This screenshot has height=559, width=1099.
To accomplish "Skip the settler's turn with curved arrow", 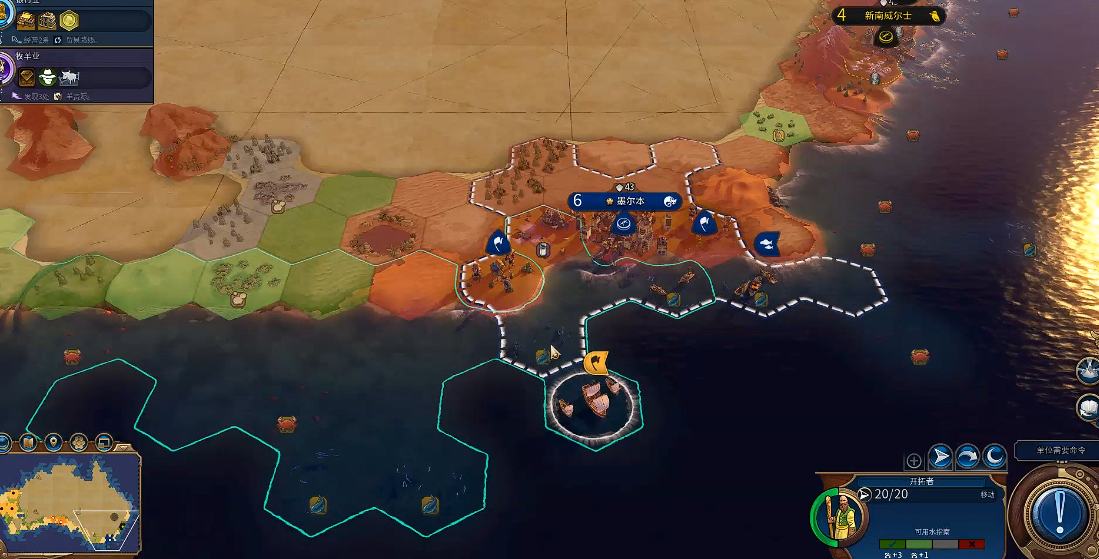I will pos(967,457).
